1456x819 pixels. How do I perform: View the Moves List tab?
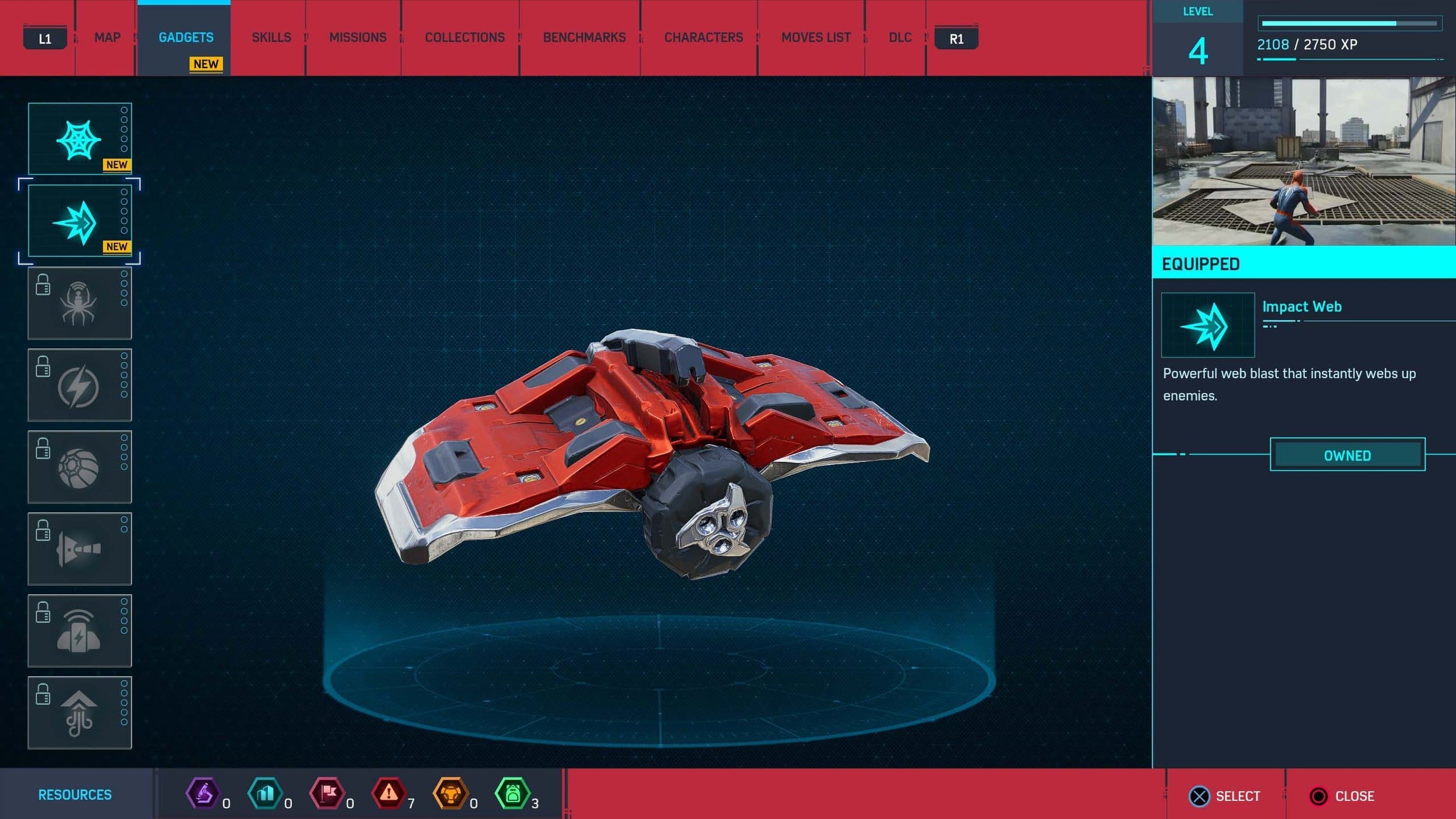[815, 38]
